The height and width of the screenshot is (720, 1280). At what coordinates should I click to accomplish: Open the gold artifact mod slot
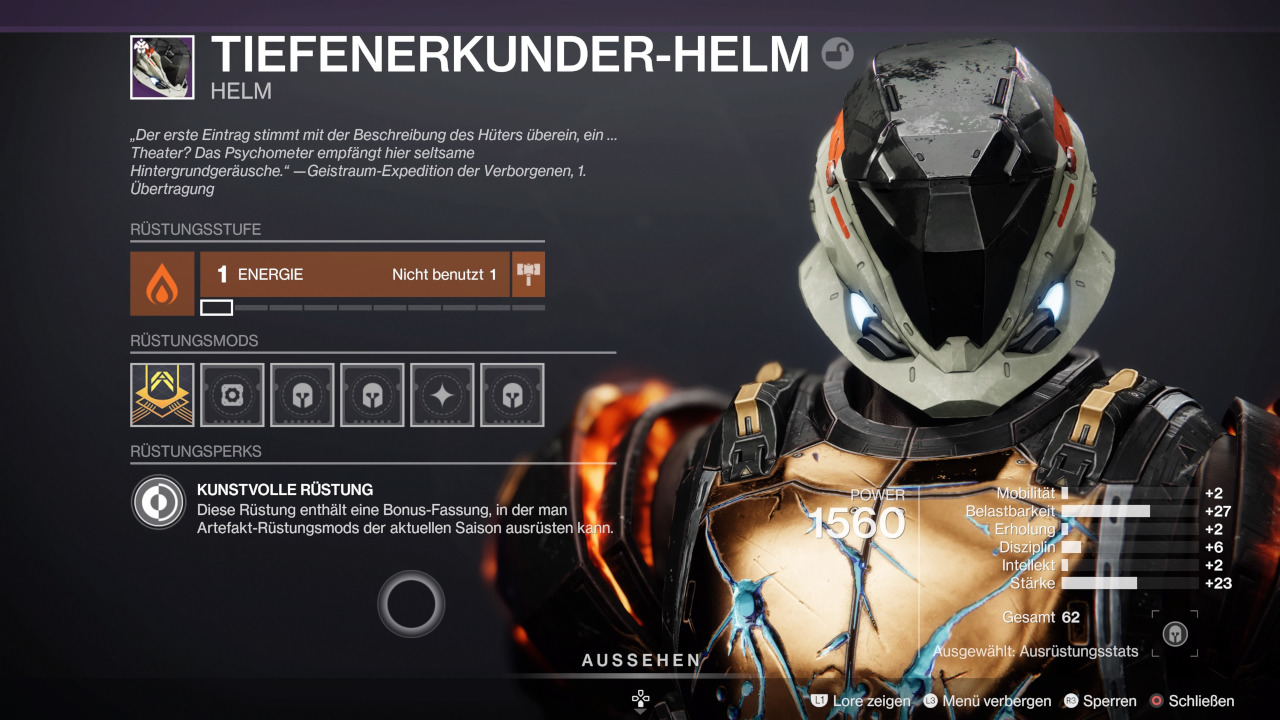(162, 395)
